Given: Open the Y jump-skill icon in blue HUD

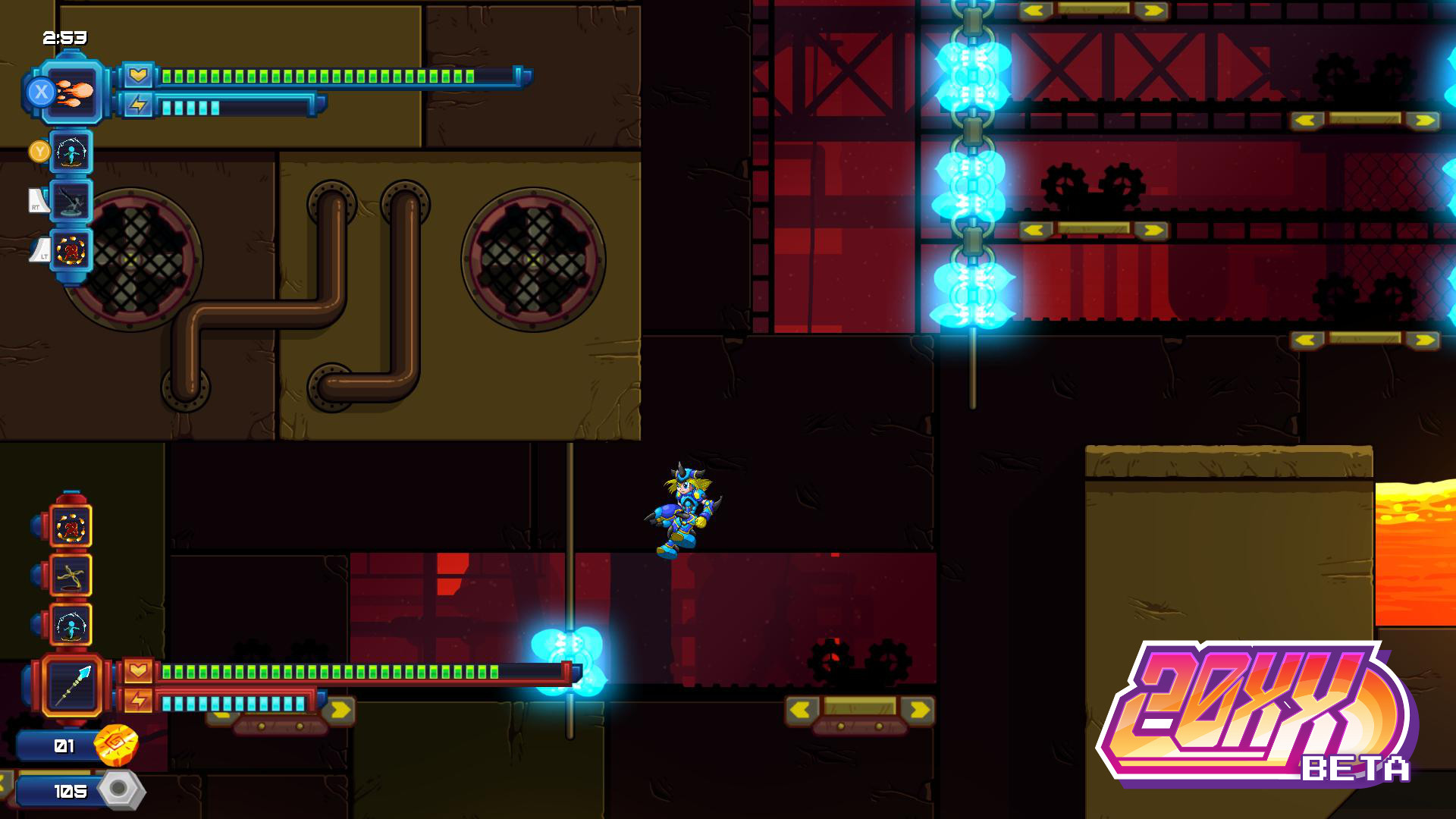Looking at the screenshot, I should [69, 152].
